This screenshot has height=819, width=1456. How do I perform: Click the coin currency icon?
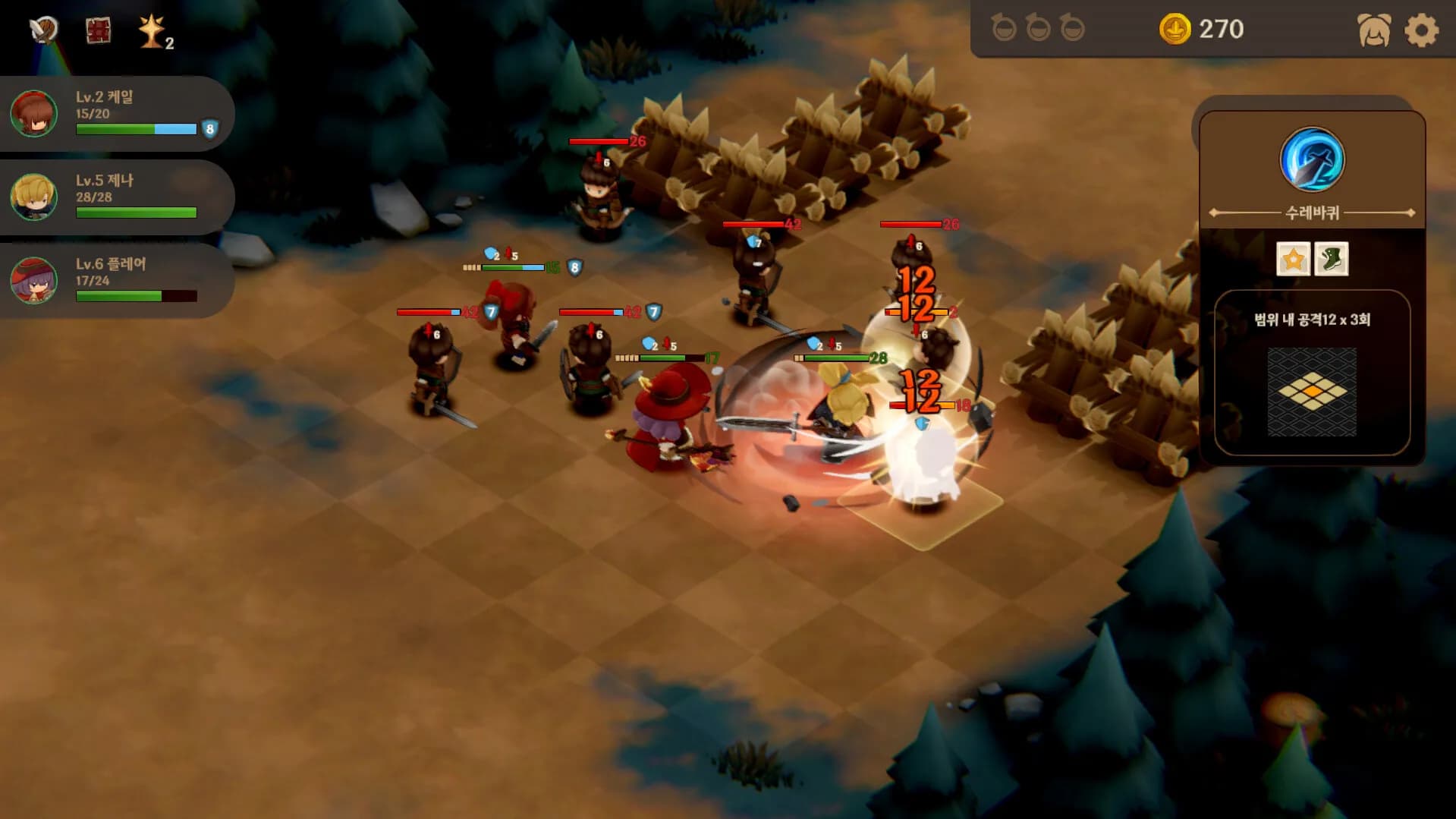coord(1176,30)
